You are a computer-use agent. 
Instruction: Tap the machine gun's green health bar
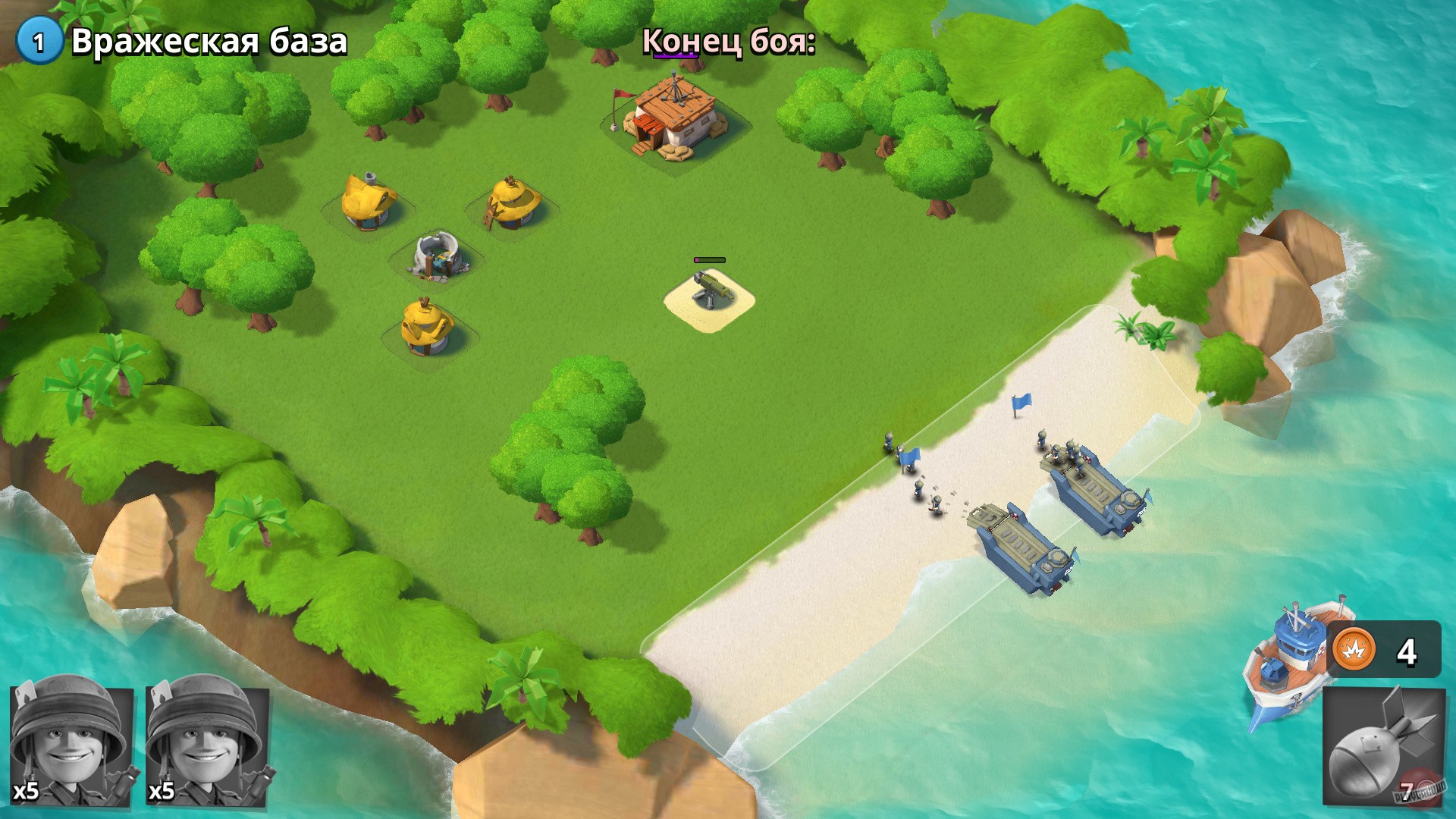[708, 258]
